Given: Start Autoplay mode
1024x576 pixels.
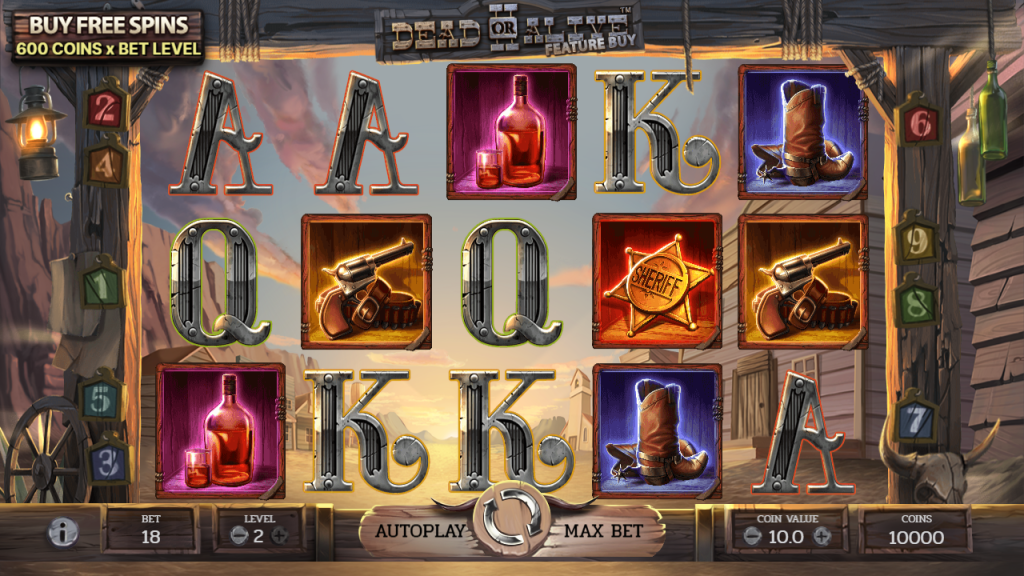Looking at the screenshot, I should [x=420, y=531].
